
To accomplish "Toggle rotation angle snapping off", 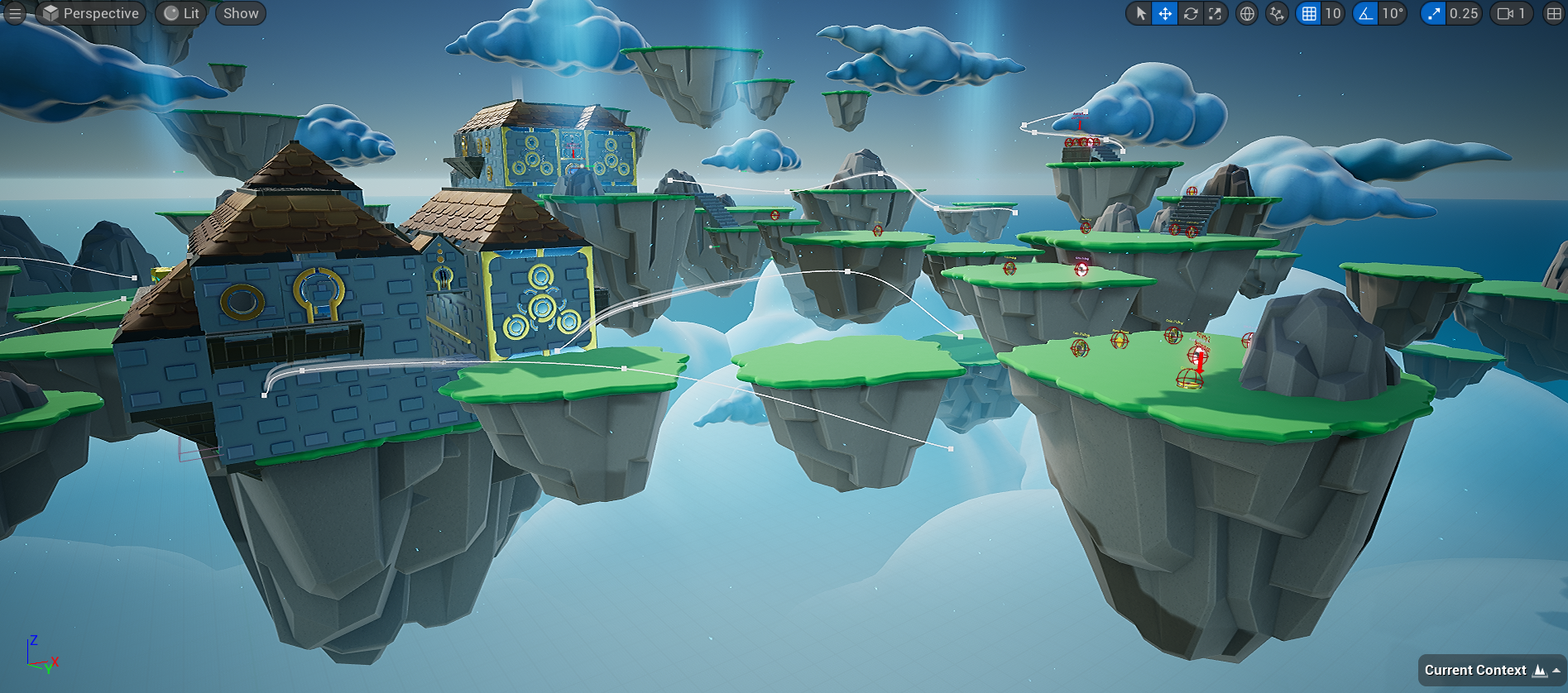I will pyautogui.click(x=1366, y=13).
